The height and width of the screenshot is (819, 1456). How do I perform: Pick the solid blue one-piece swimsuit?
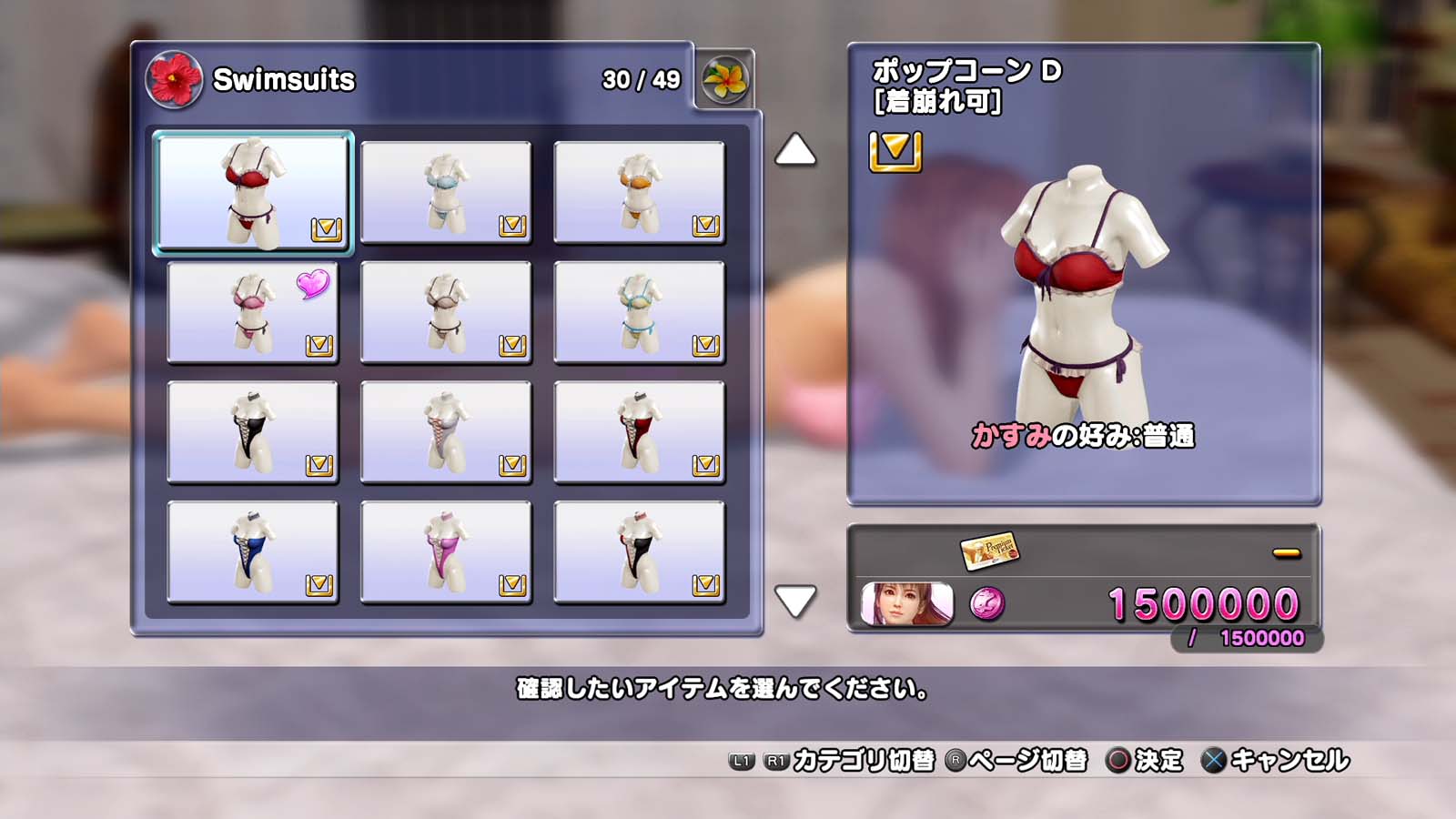tap(253, 552)
